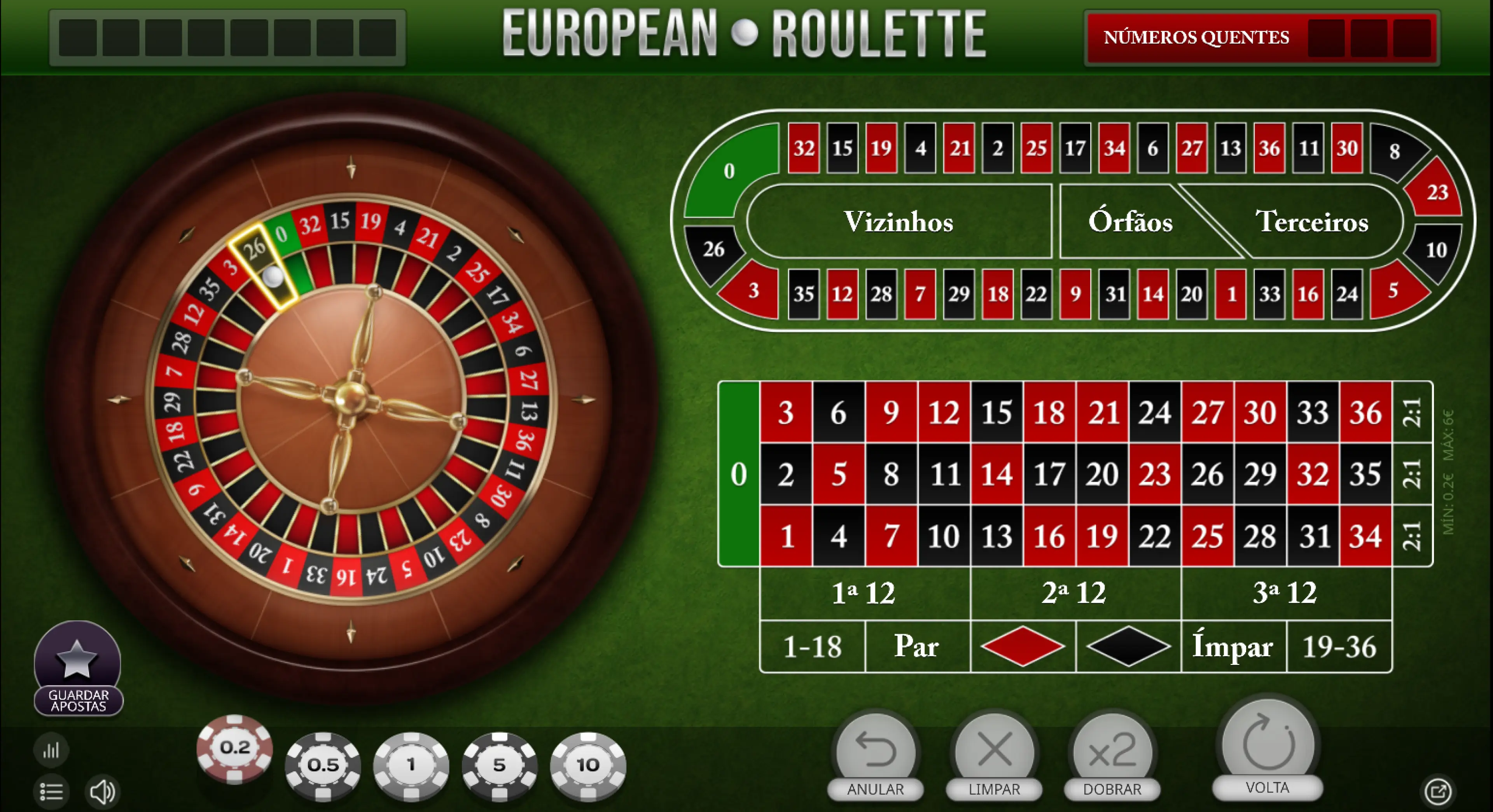Place a bet on Par
Viewport: 1493px width, 812px height.
tap(916, 646)
